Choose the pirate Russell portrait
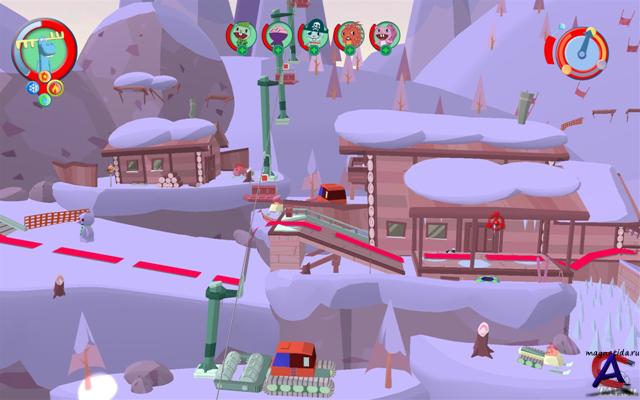 point(312,34)
